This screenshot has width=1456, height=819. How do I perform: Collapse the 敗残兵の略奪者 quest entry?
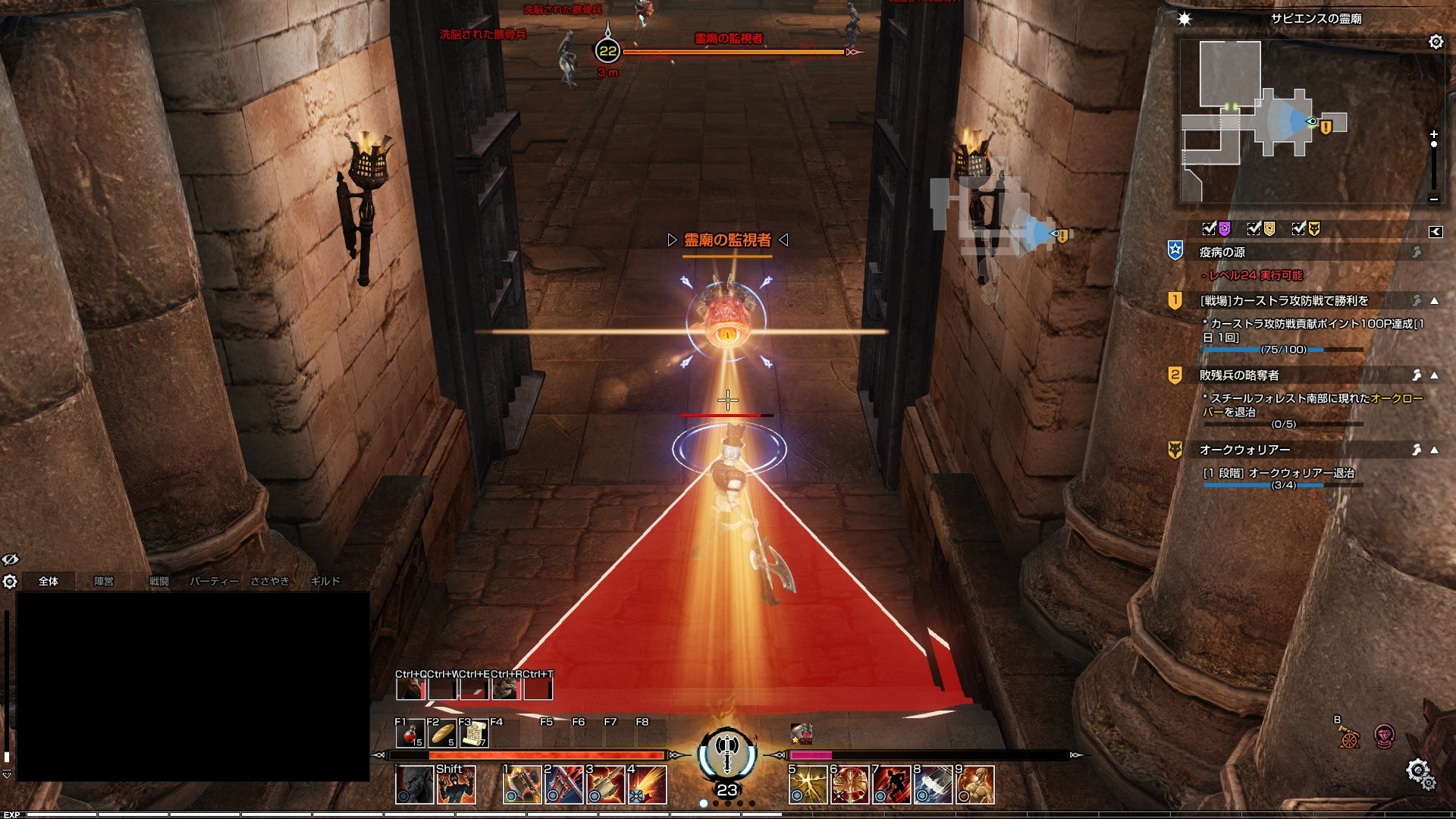pos(1434,375)
